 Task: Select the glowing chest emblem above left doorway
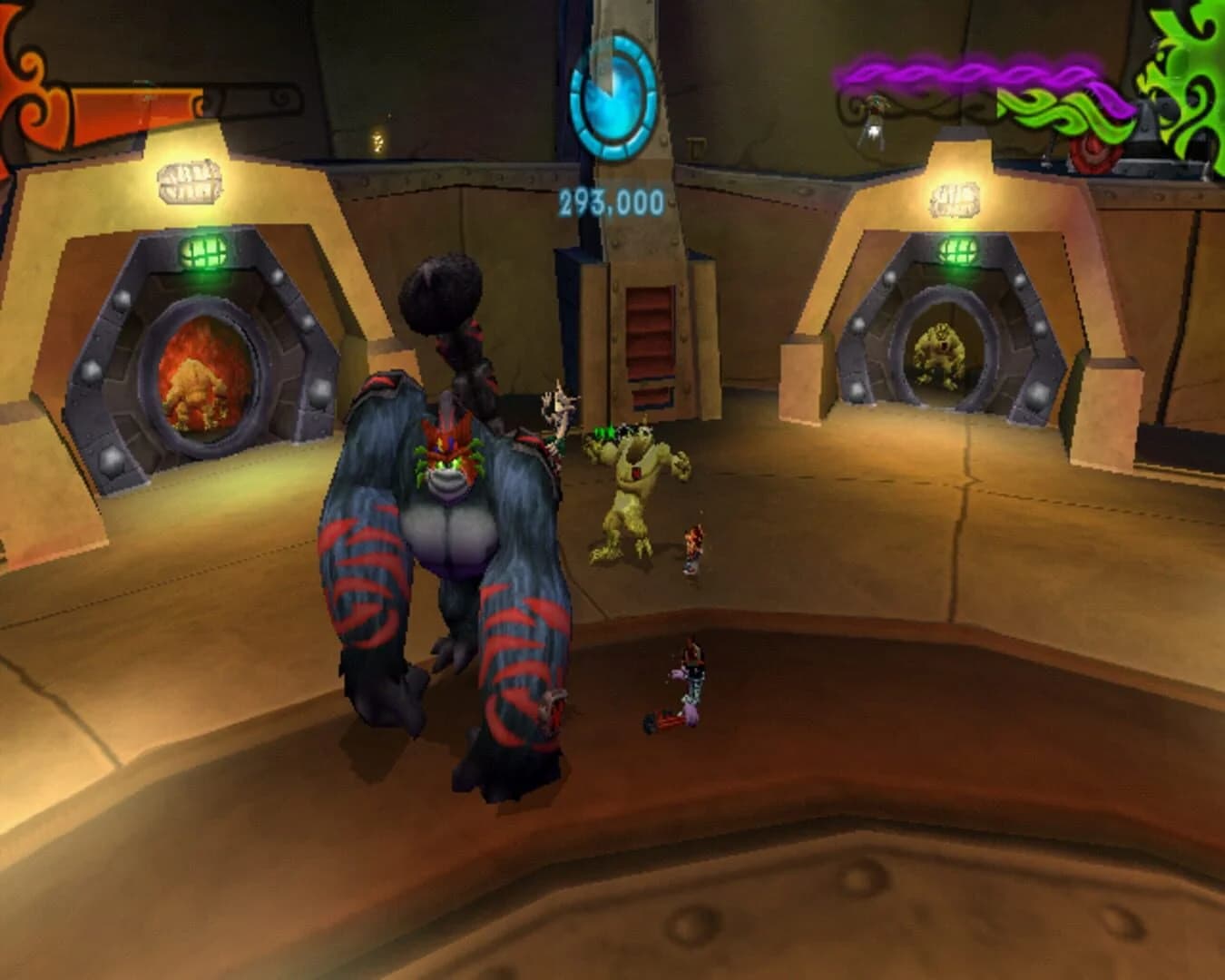pyautogui.click(x=190, y=181)
